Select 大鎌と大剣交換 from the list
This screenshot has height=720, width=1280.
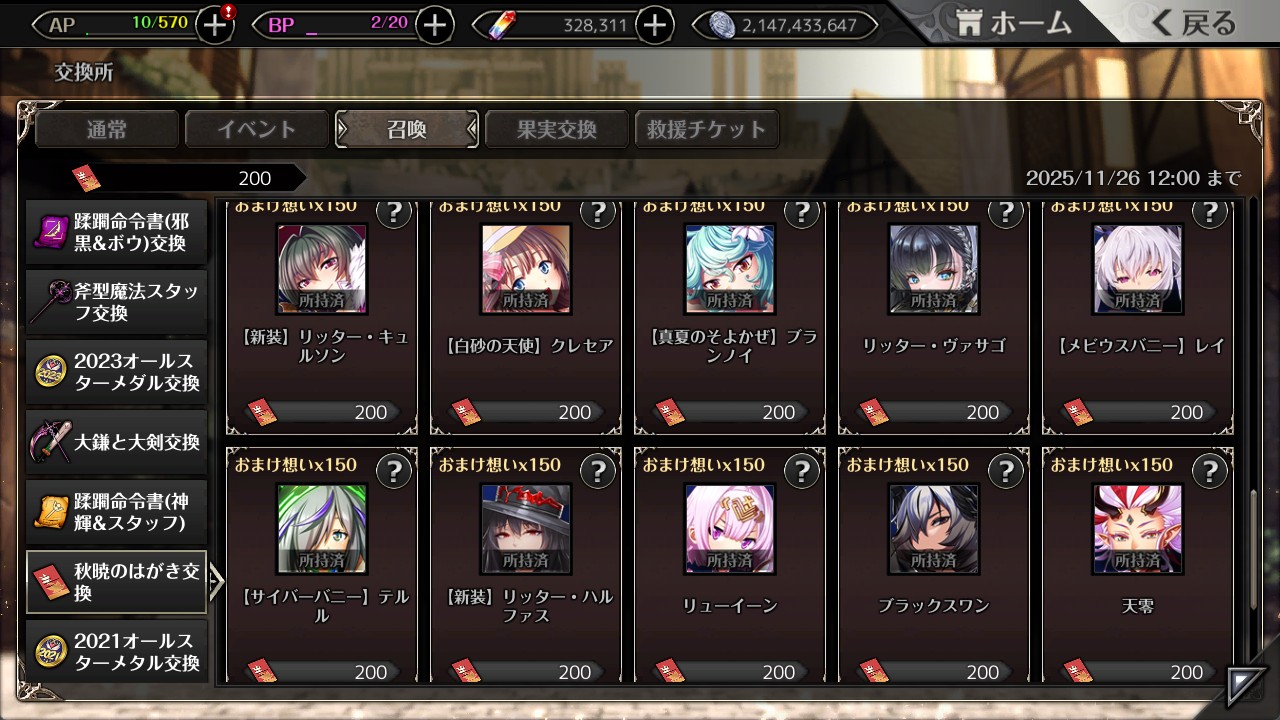[117, 442]
